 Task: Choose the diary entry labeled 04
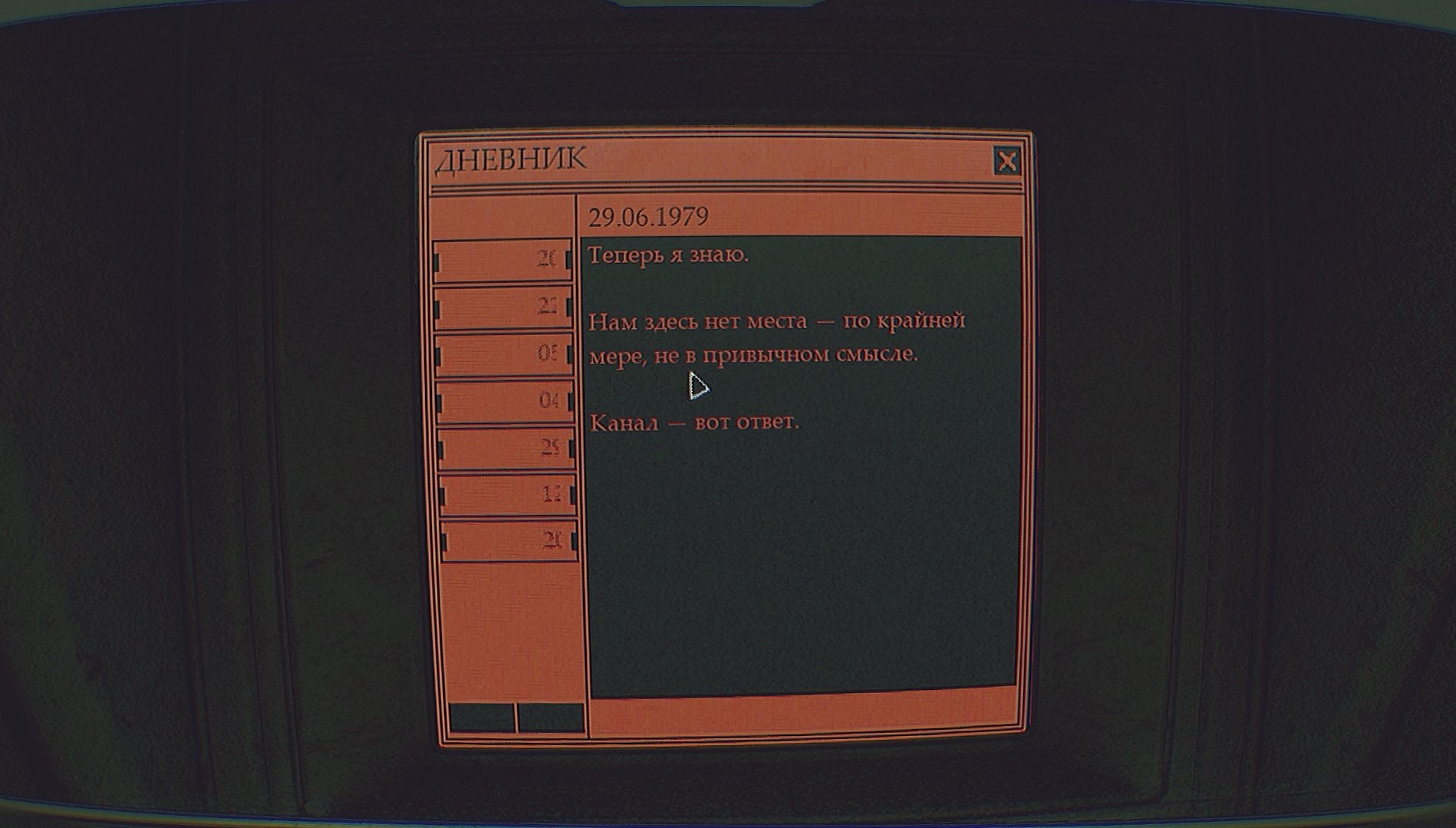(506, 401)
